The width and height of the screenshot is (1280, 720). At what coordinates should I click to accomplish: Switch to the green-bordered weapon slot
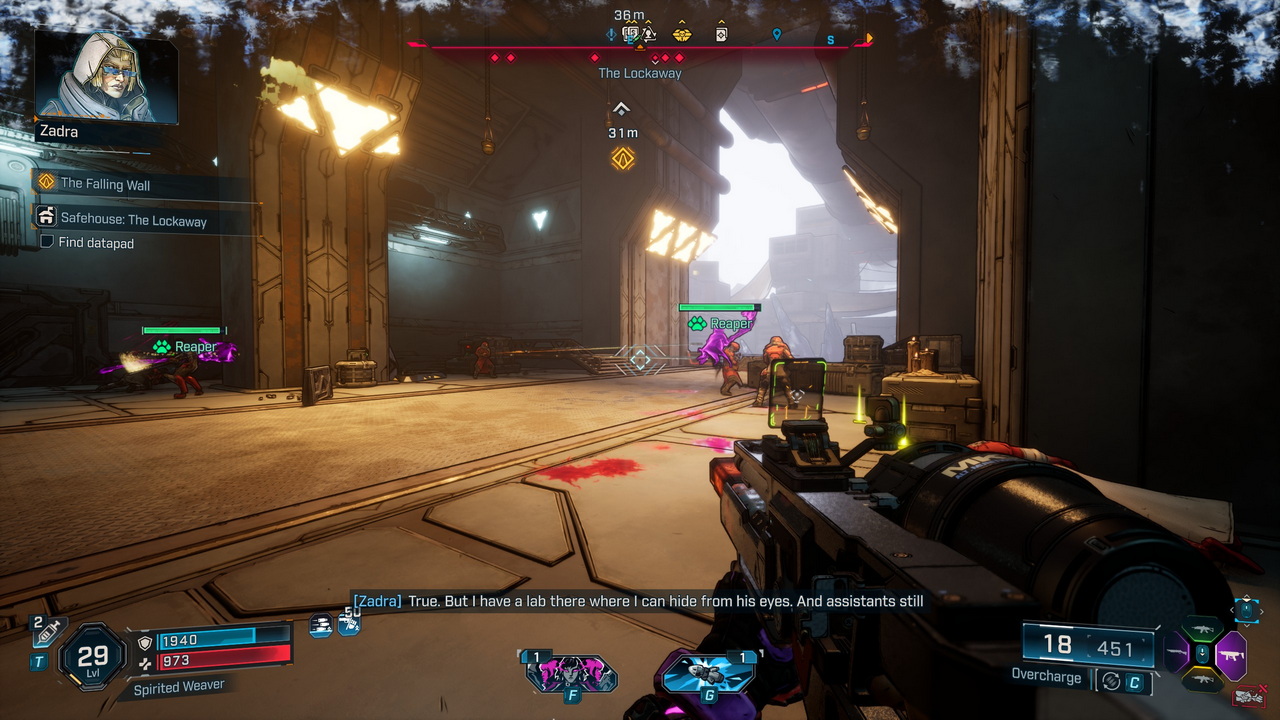[1202, 629]
